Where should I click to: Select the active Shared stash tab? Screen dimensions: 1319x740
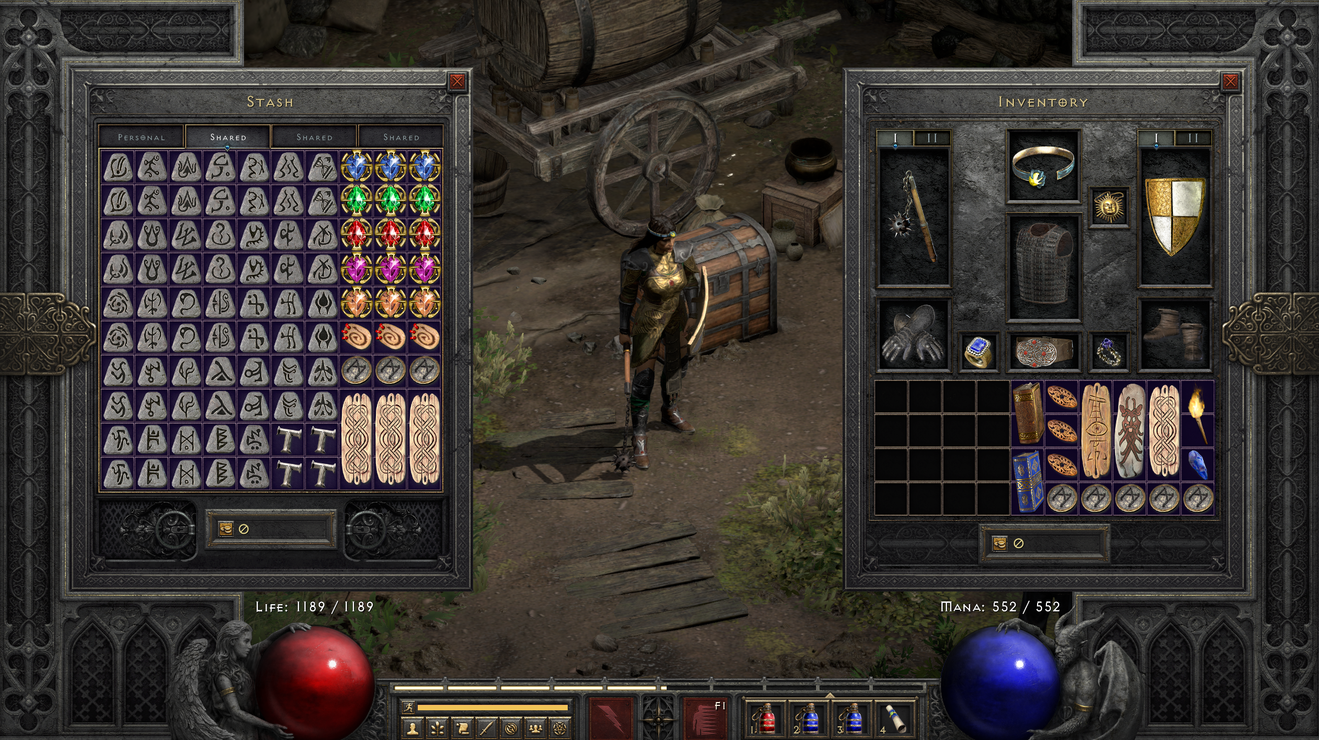pos(227,135)
